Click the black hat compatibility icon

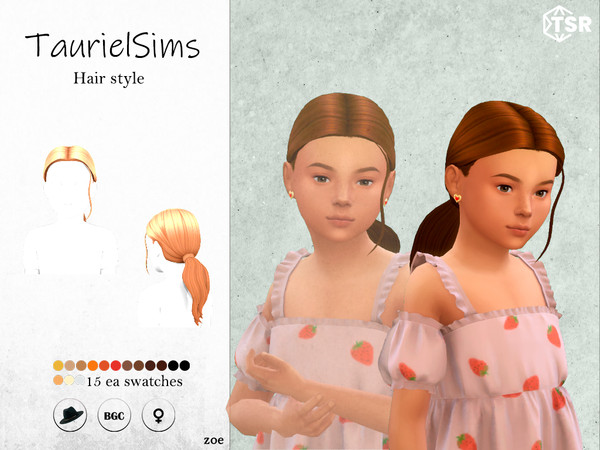pos(70,415)
